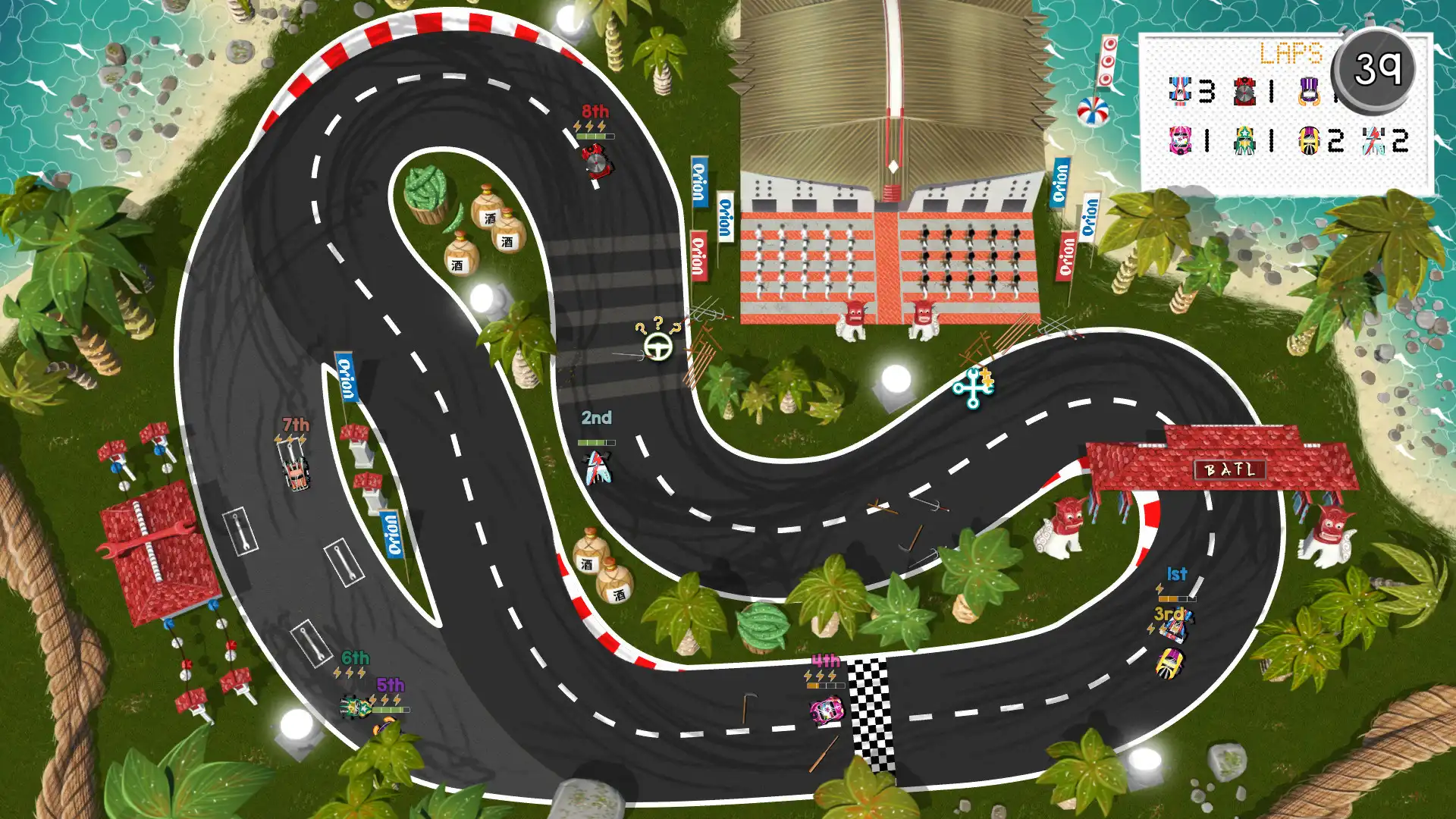Pick up the wrench power-up near the right curve

[973, 388]
